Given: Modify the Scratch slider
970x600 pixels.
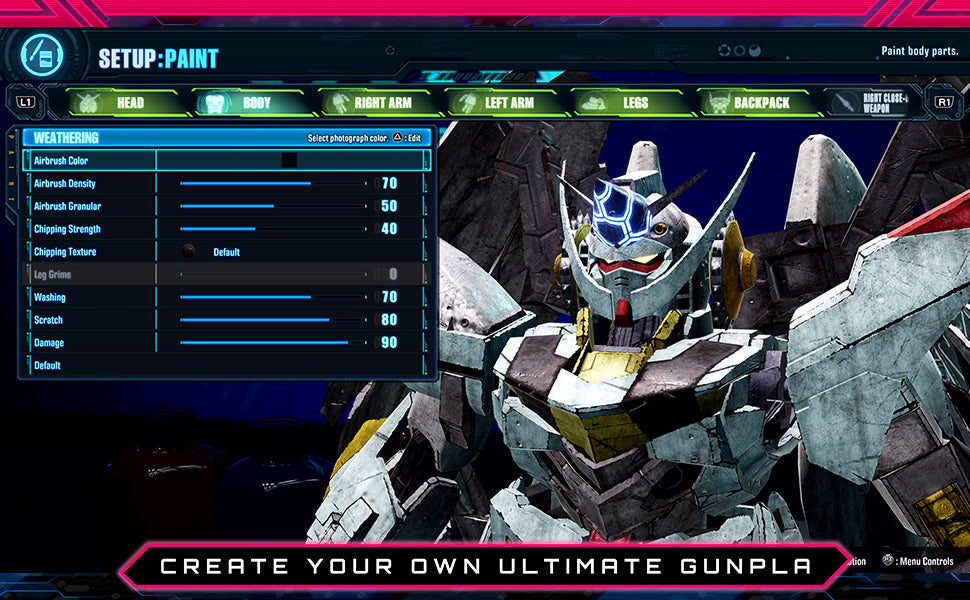Looking at the screenshot, I should coord(273,320).
